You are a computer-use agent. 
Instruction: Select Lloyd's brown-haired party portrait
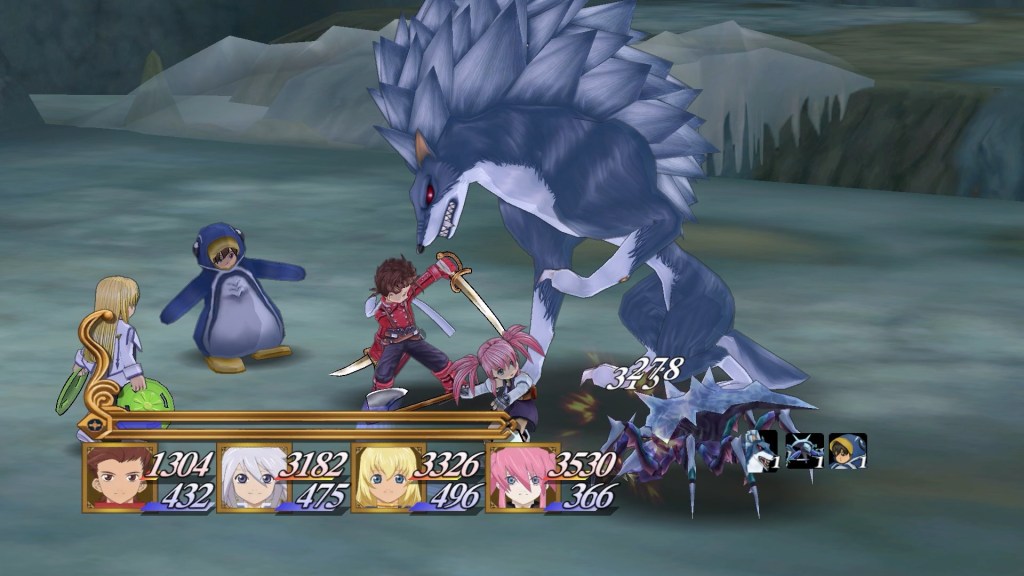point(118,478)
